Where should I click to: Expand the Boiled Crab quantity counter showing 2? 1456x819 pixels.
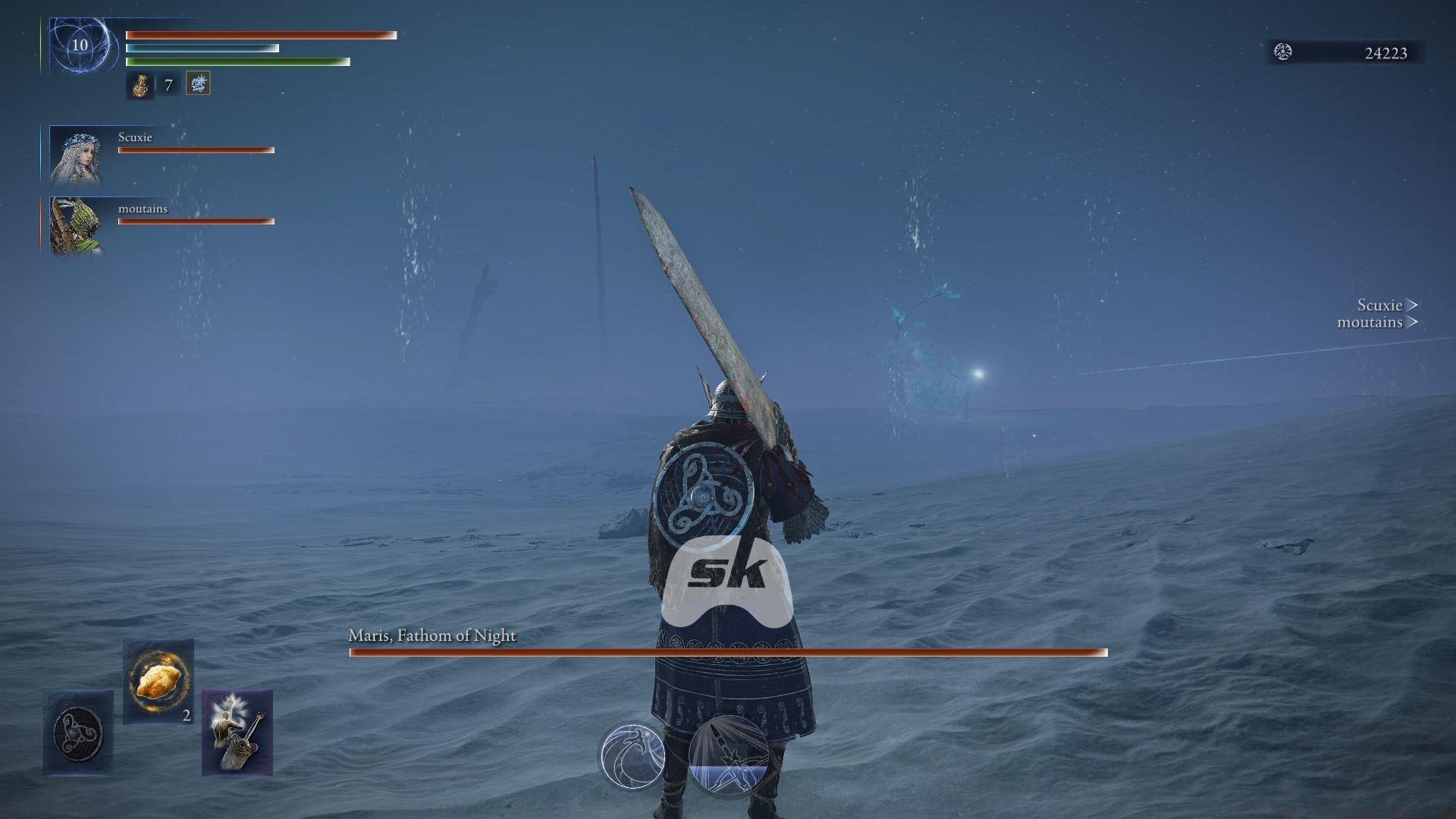pyautogui.click(x=186, y=714)
